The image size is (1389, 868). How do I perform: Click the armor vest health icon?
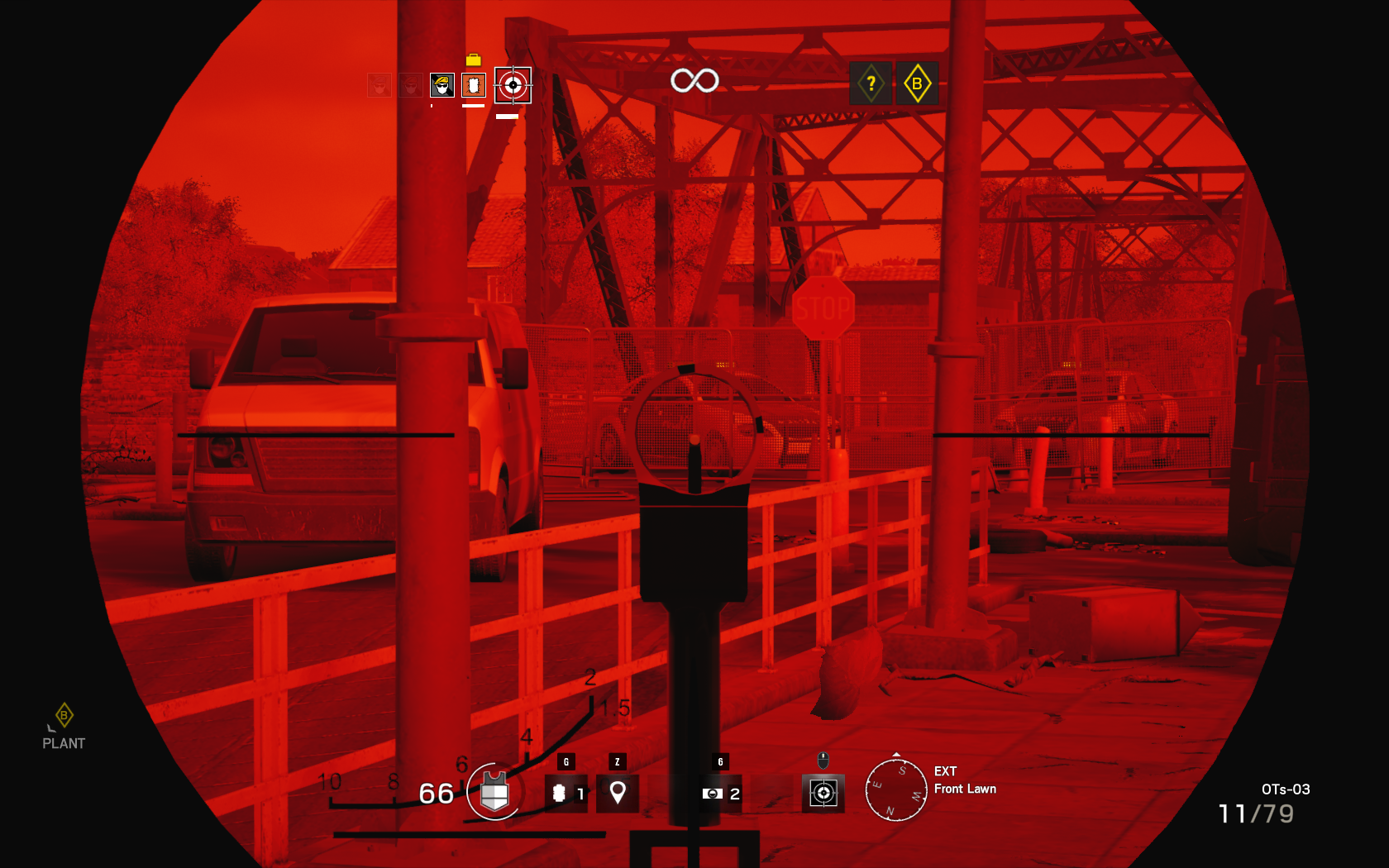494,792
